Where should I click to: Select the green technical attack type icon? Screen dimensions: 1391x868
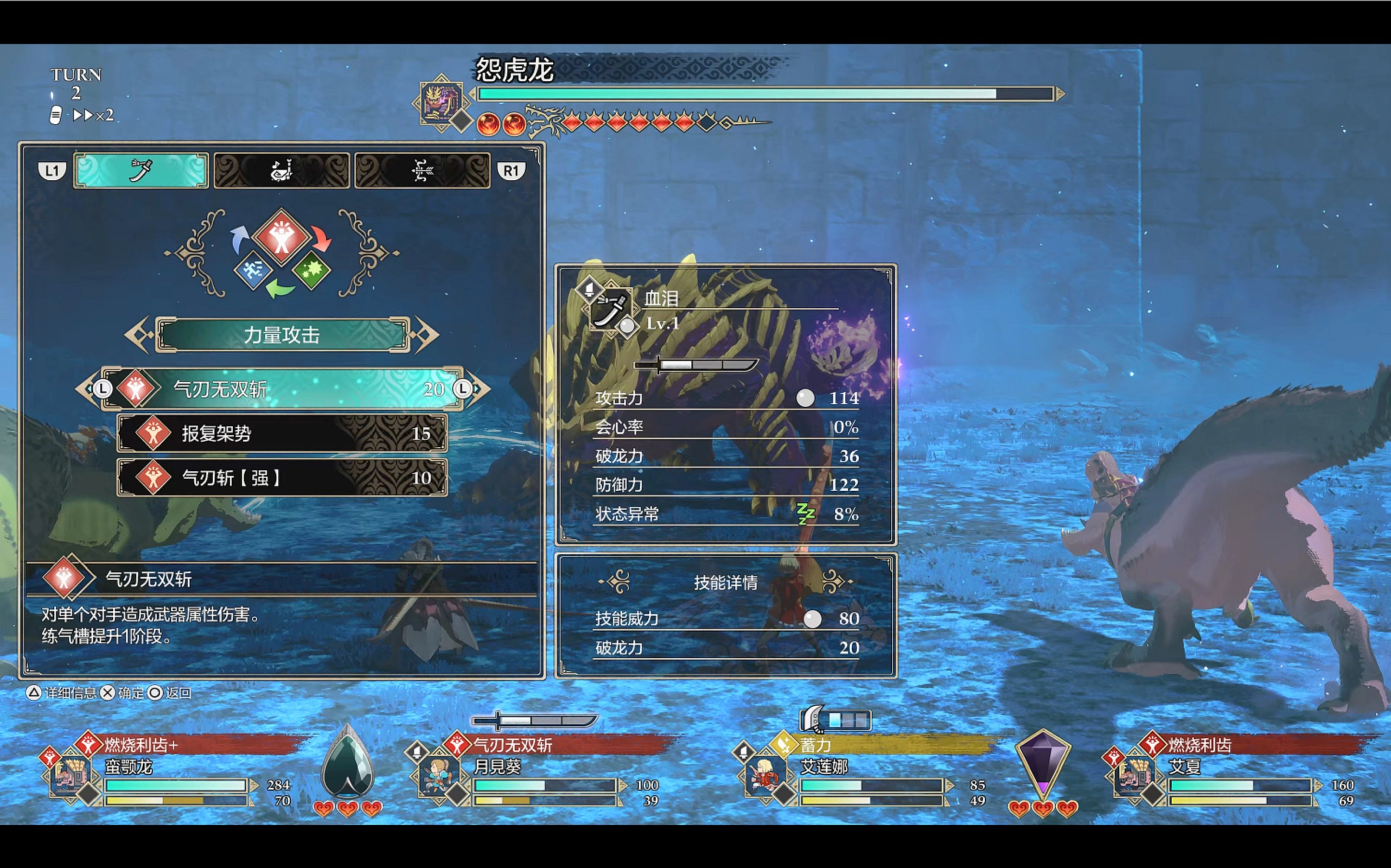click(x=311, y=269)
